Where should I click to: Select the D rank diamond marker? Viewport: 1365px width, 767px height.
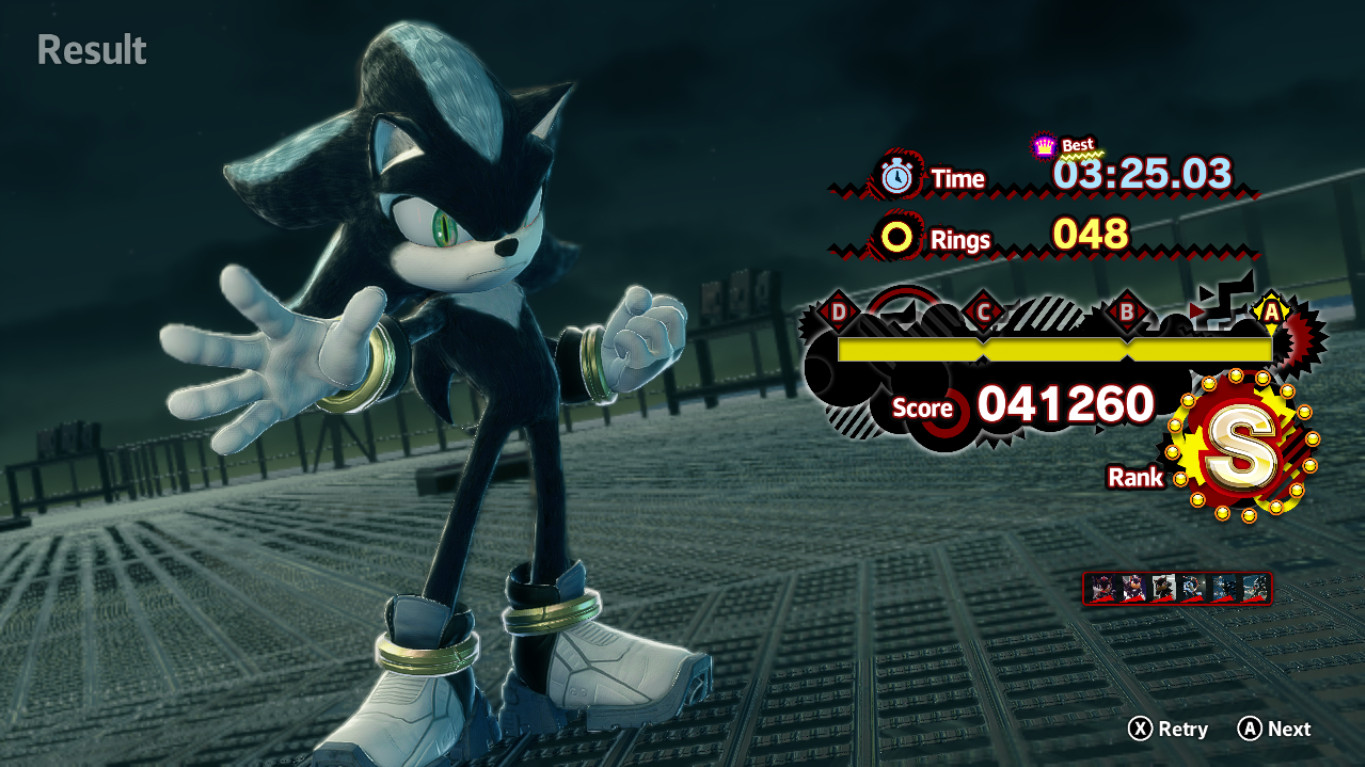pos(838,310)
